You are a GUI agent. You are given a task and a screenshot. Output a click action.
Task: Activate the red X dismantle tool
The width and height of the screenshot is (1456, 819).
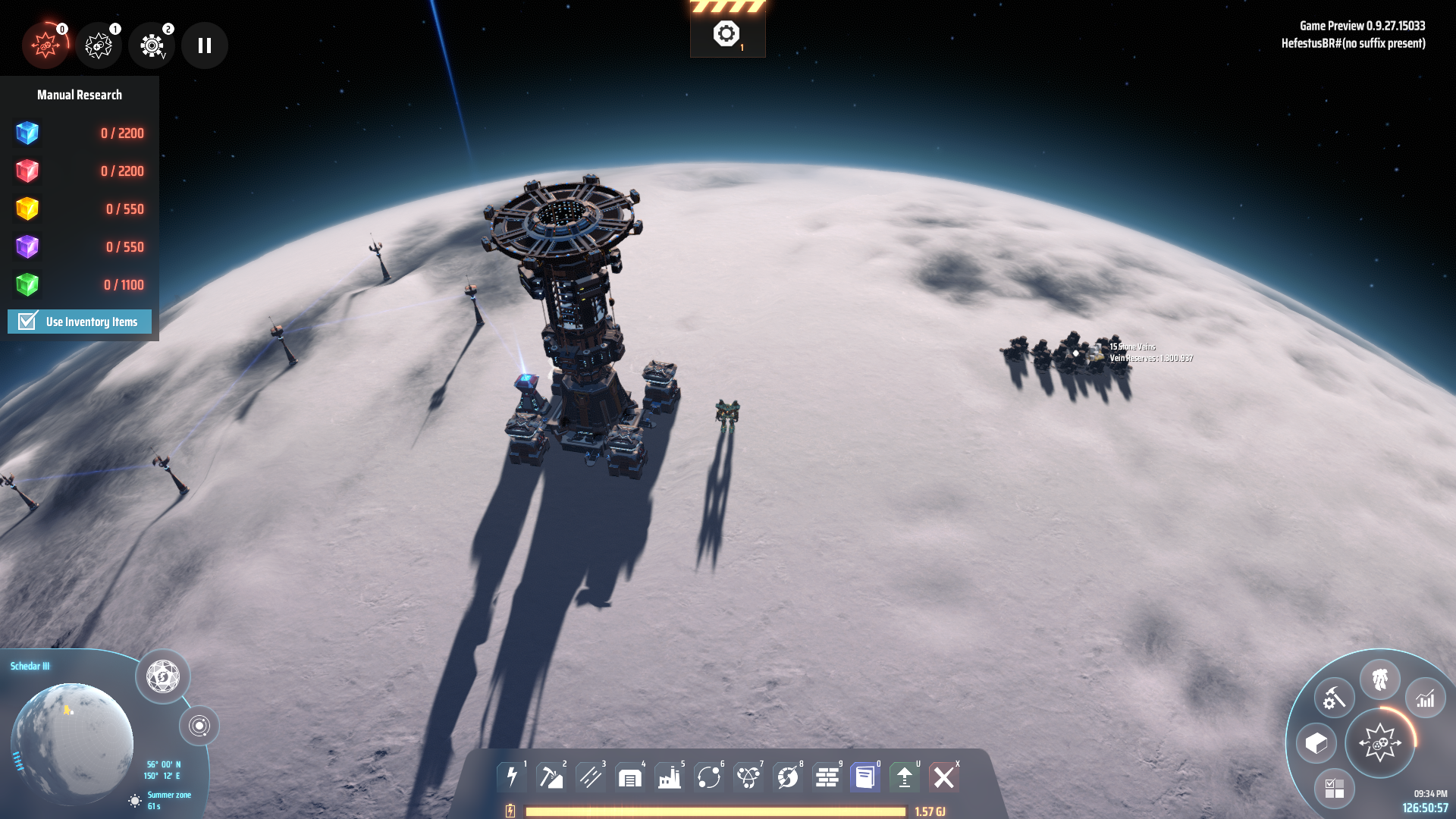coord(944,777)
